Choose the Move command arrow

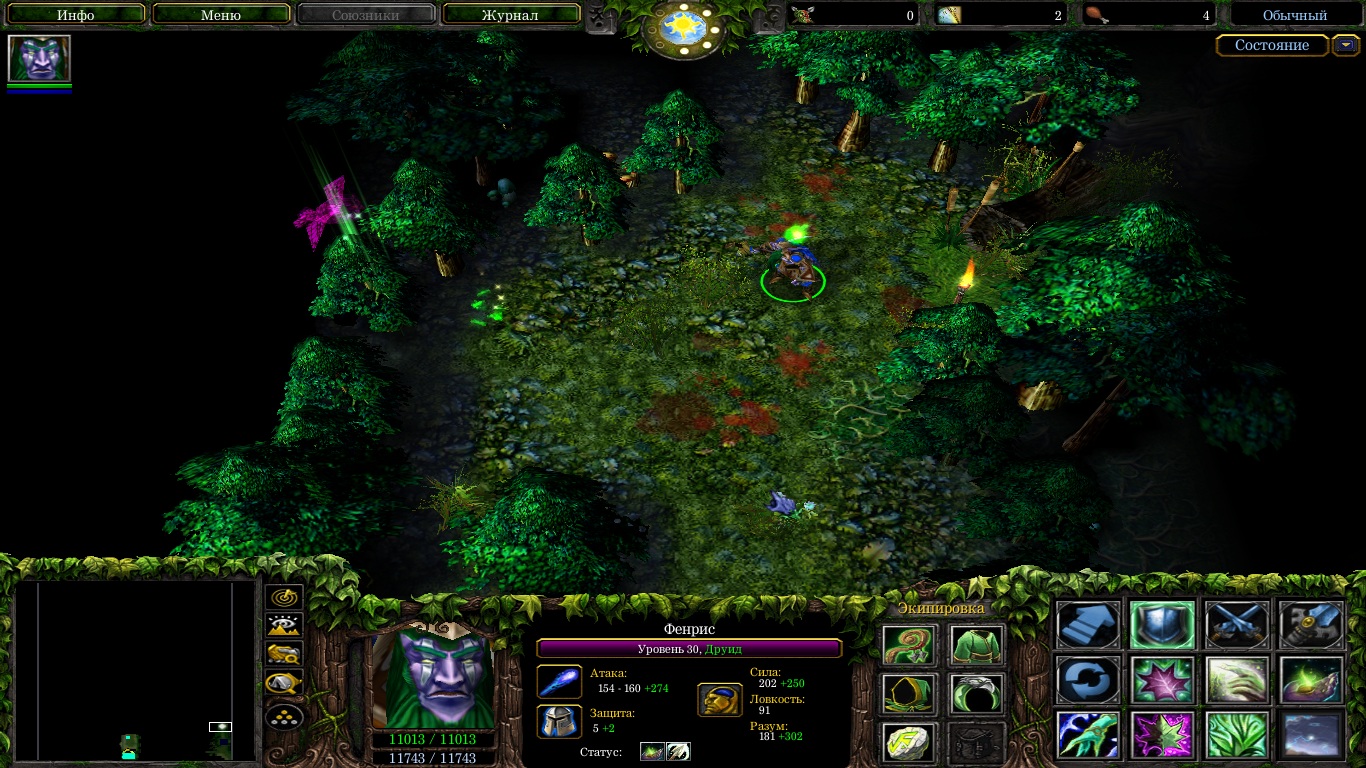(x=1088, y=624)
